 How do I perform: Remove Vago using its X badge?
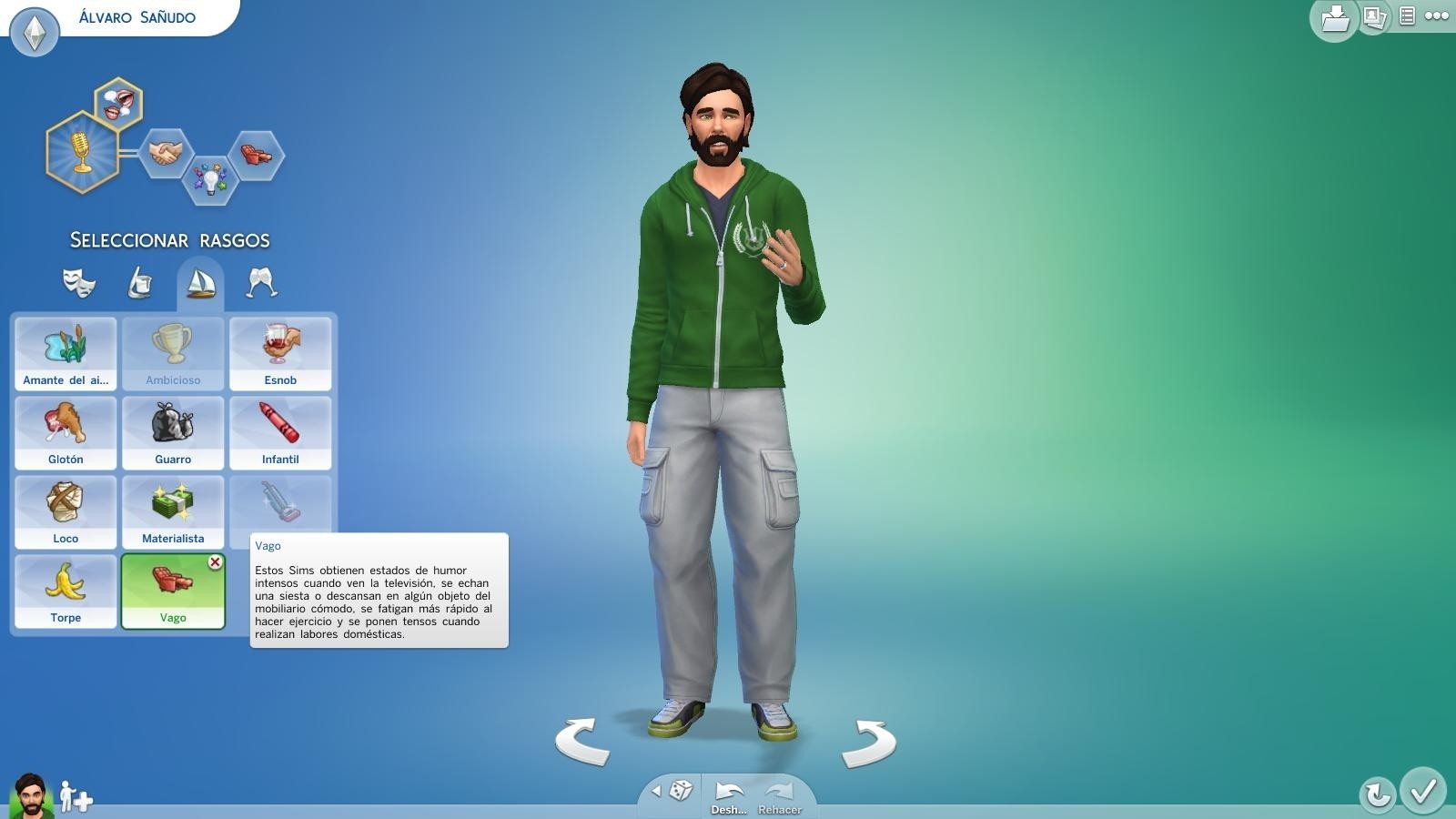215,563
